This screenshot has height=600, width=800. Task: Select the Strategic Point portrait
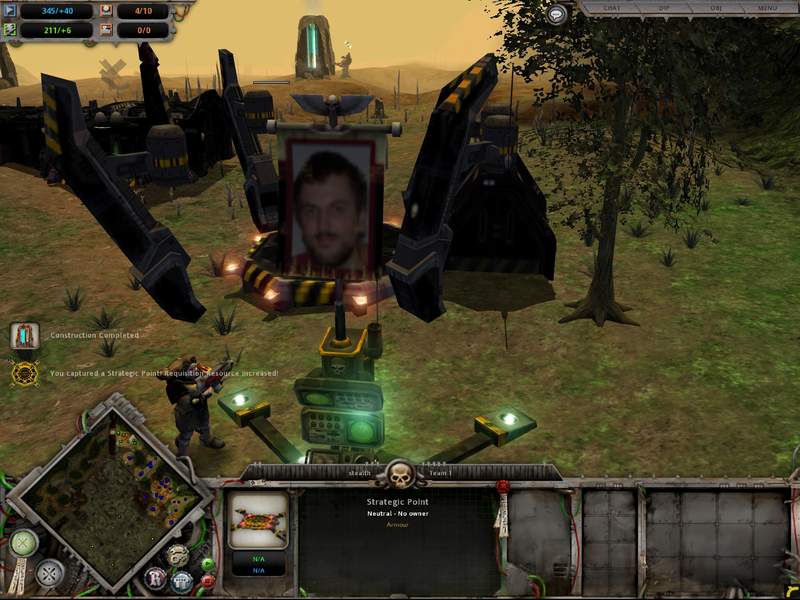click(x=259, y=520)
